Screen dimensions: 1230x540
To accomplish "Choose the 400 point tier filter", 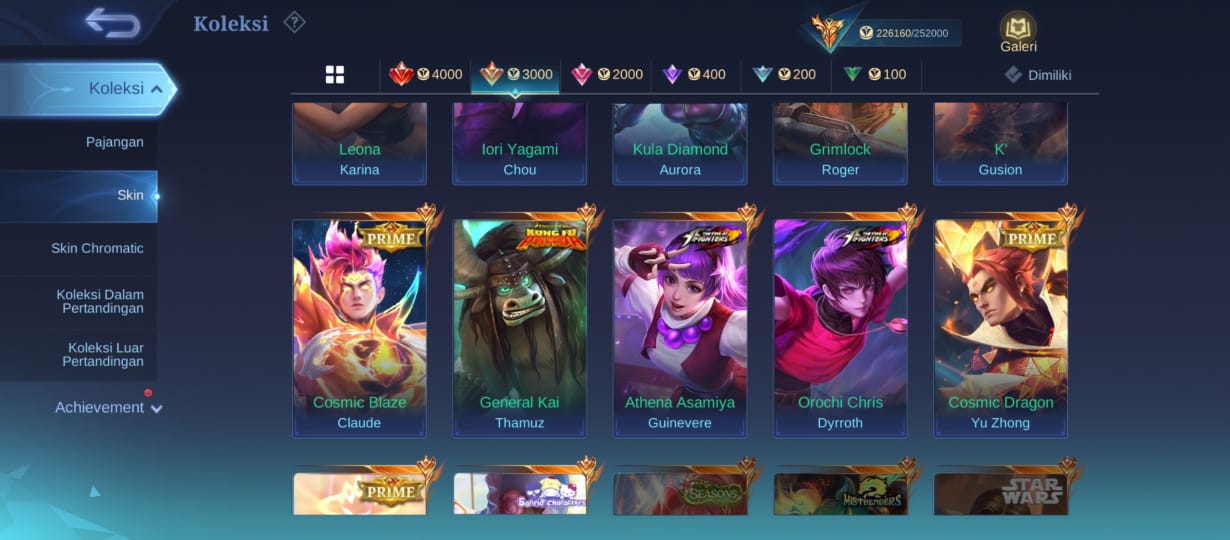I will (x=695, y=74).
